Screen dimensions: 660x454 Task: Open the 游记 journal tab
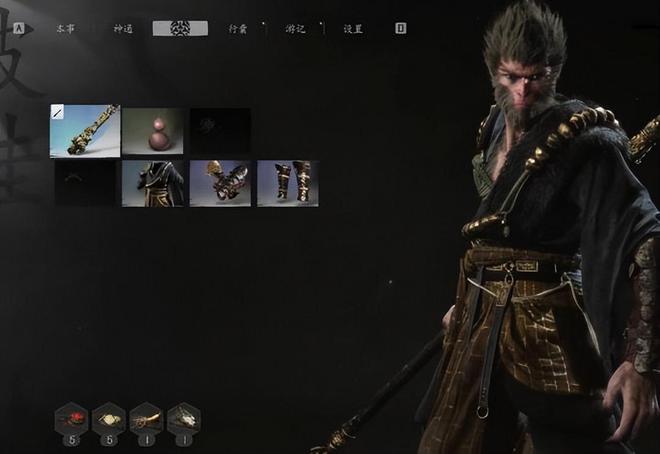(296, 29)
